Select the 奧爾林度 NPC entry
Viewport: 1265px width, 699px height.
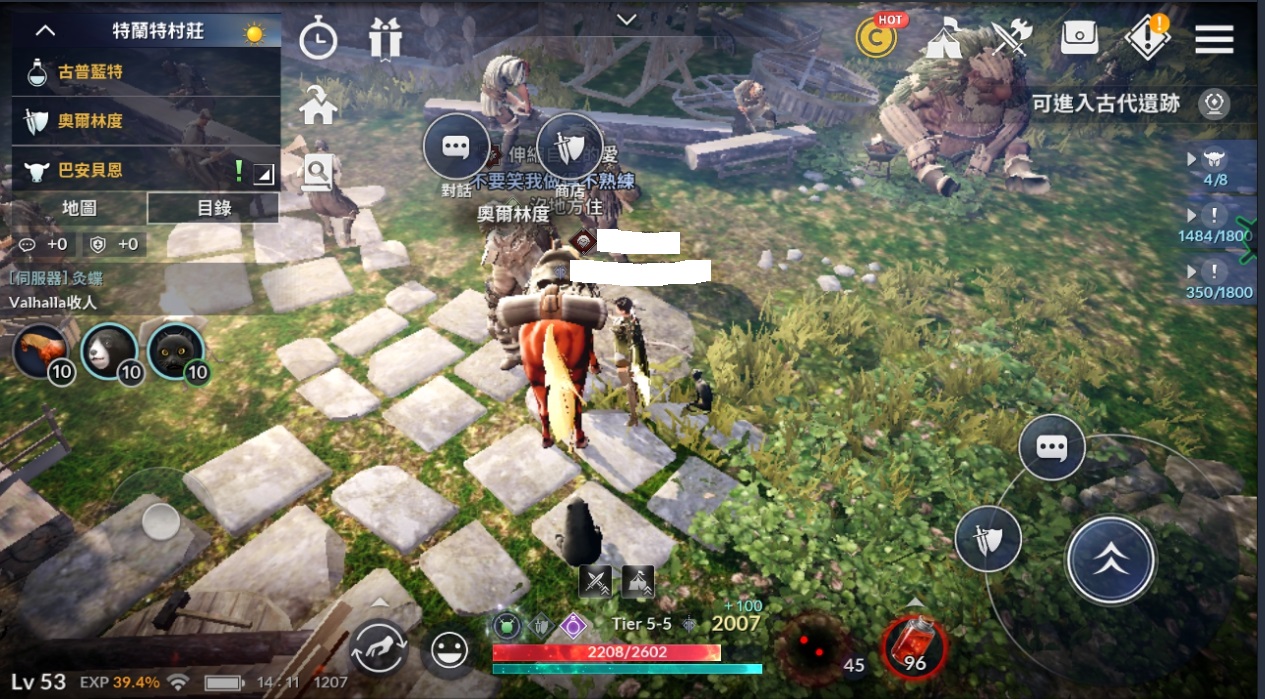(x=145, y=121)
